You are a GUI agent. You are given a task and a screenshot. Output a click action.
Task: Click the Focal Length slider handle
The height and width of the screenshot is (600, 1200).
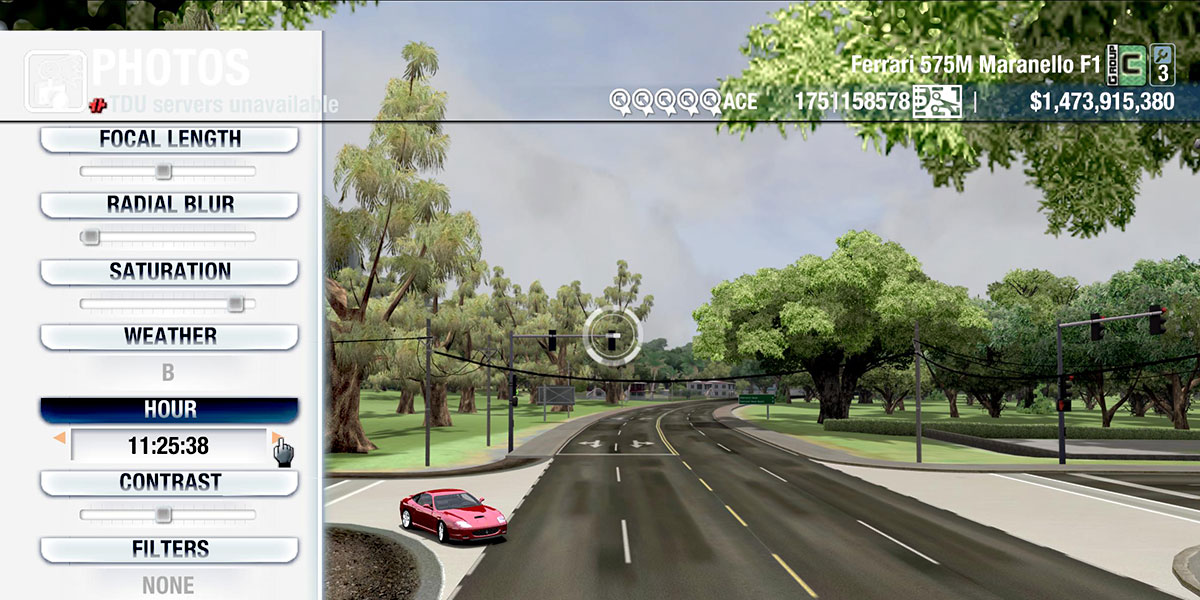pos(163,172)
